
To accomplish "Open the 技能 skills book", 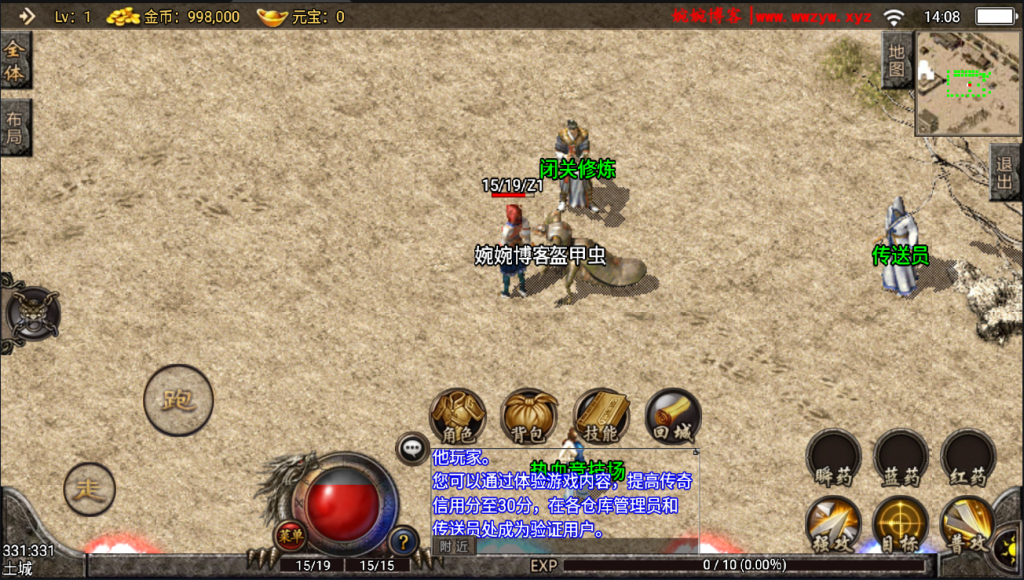I will tap(601, 416).
